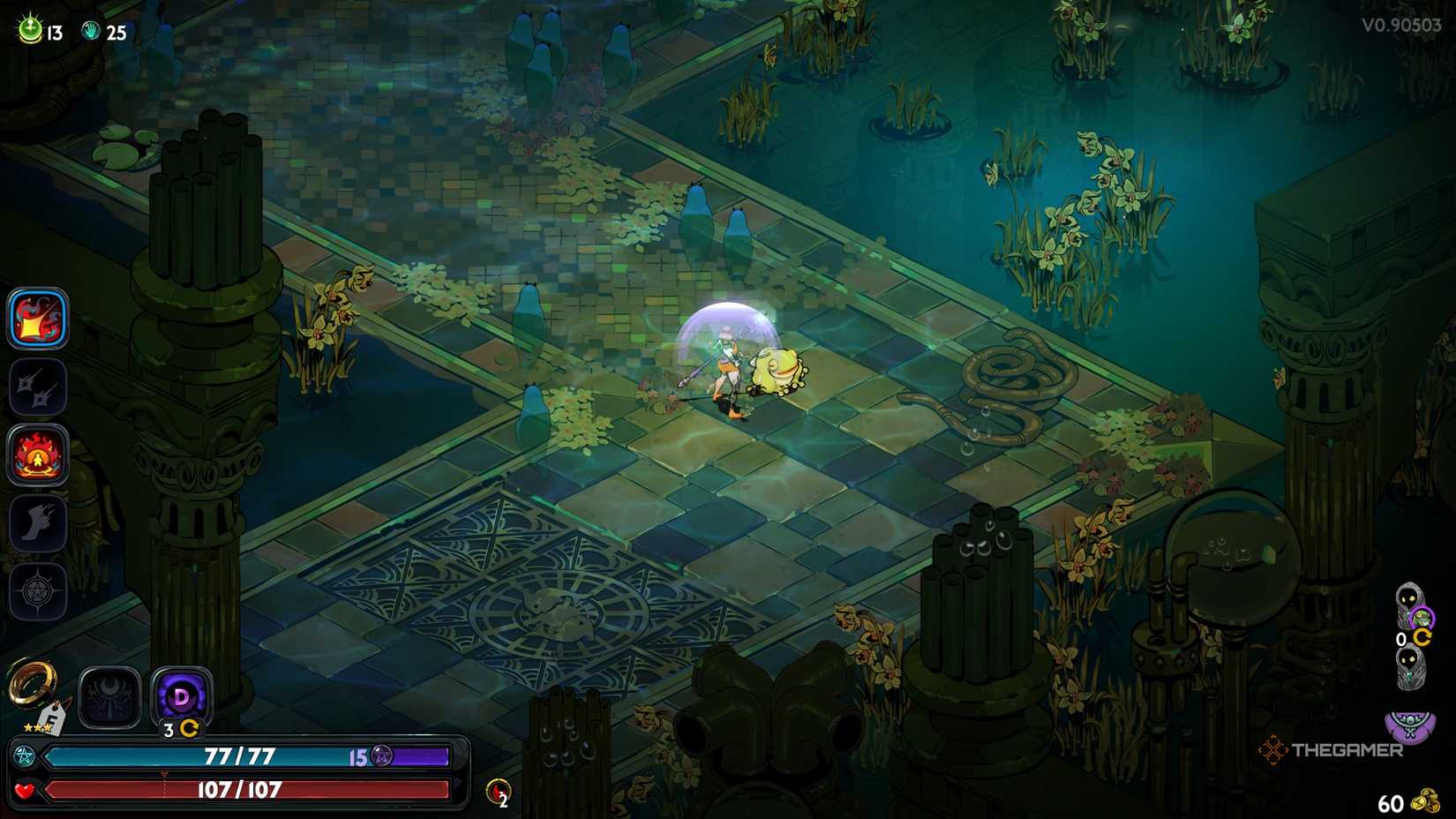Click the empty special slot with twin blades
1456x819 pixels.
coord(38,387)
